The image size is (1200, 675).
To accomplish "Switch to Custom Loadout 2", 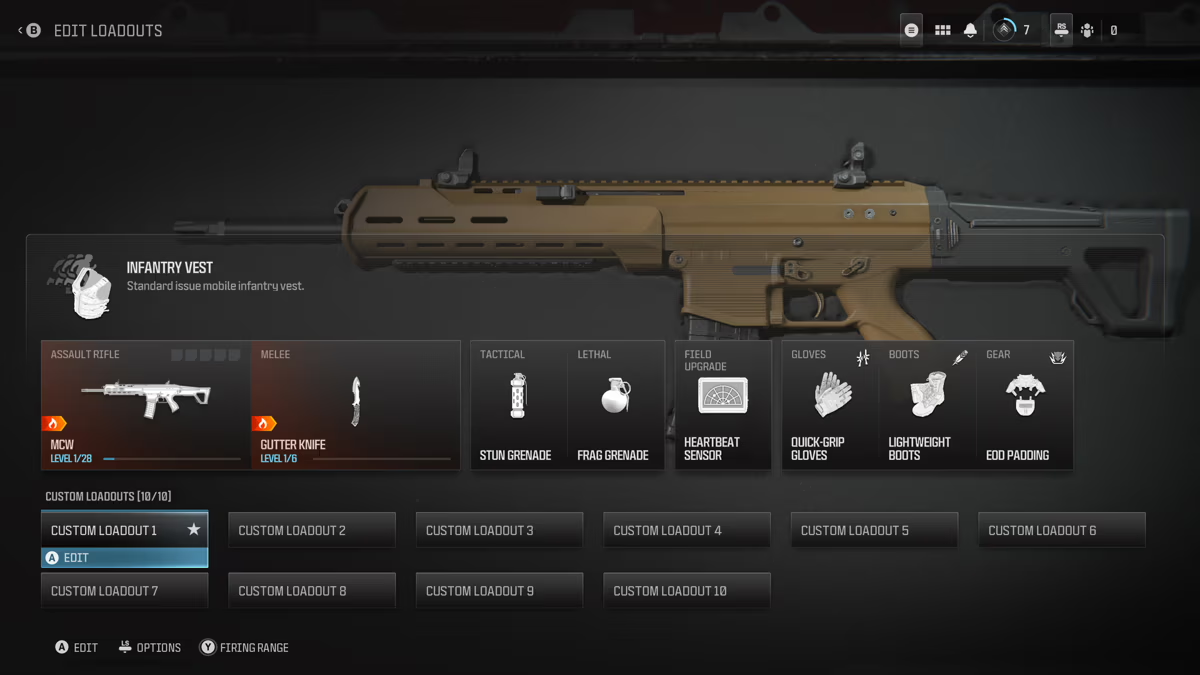I will pos(312,530).
